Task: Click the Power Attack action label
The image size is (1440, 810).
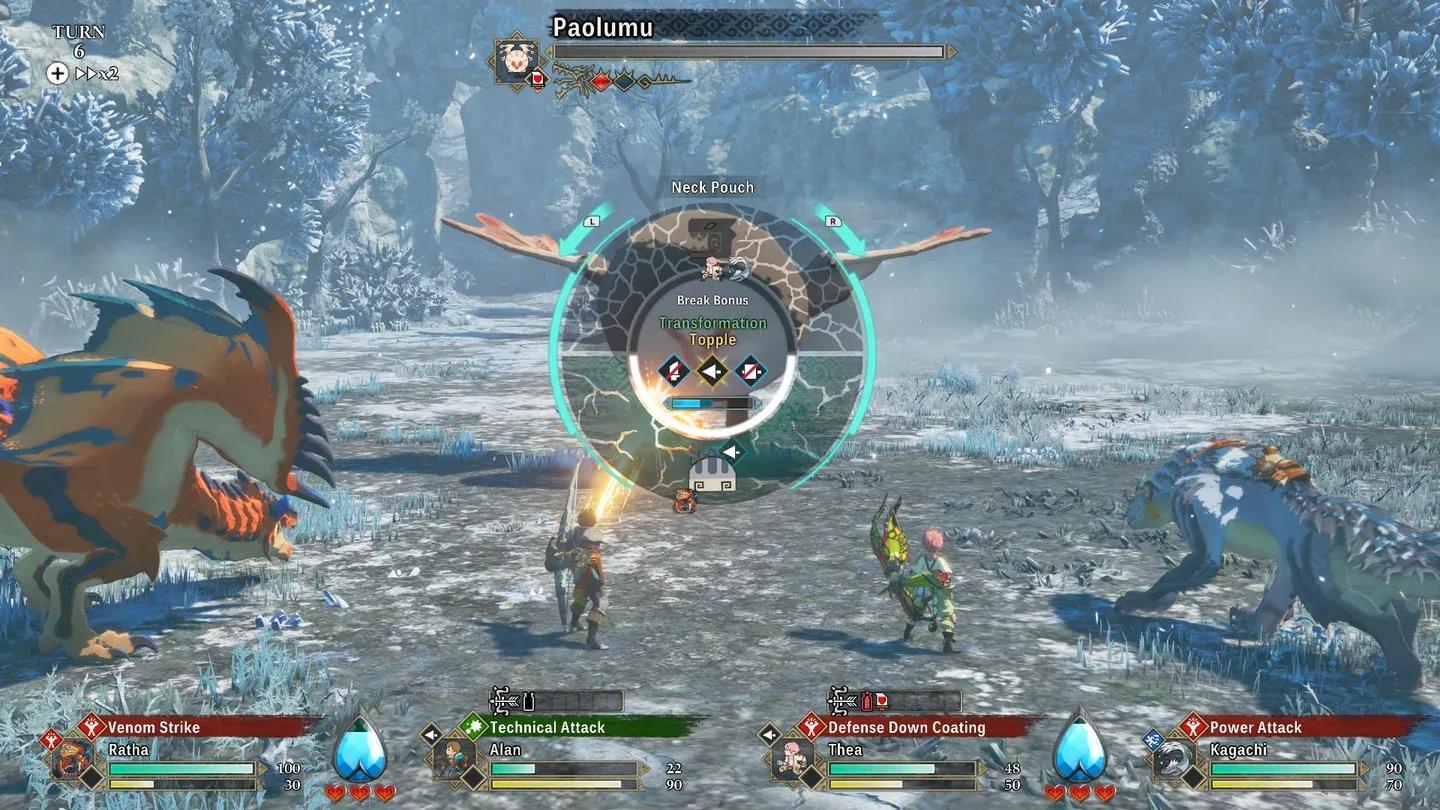Action: pyautogui.click(x=1255, y=727)
